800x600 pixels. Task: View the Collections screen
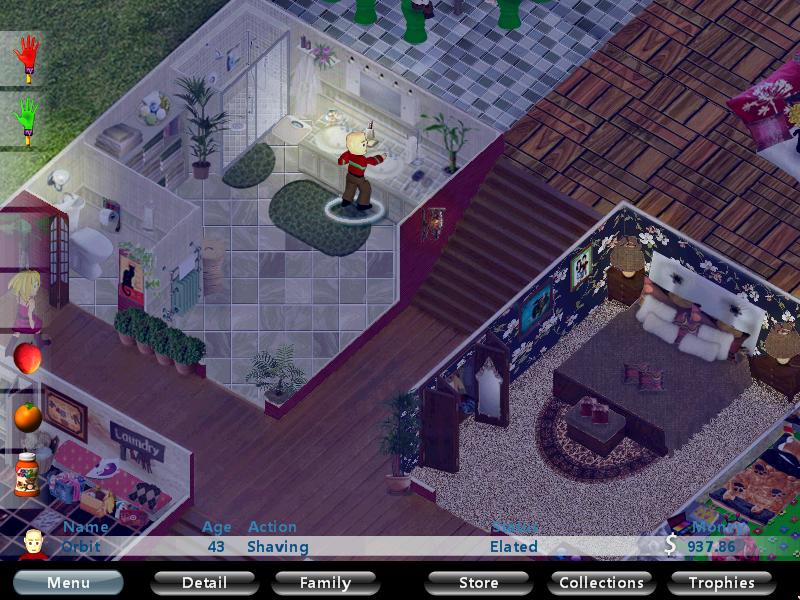click(x=601, y=582)
